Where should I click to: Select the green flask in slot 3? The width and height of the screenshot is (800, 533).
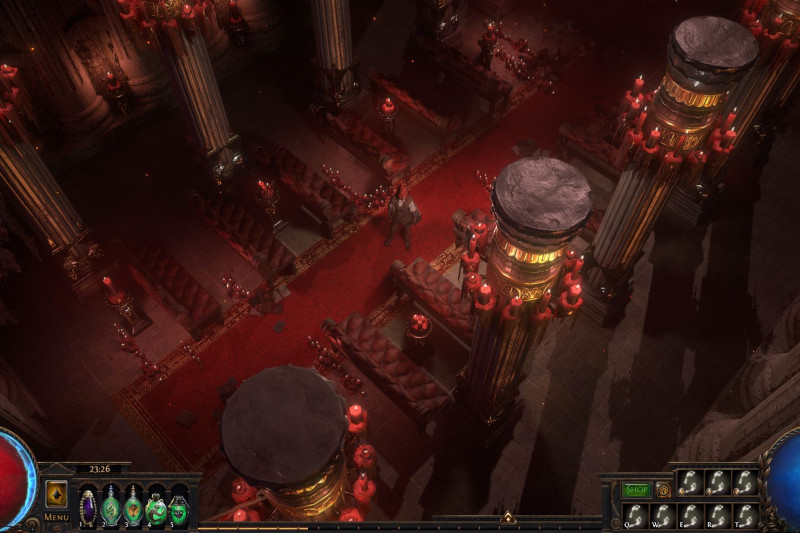133,505
